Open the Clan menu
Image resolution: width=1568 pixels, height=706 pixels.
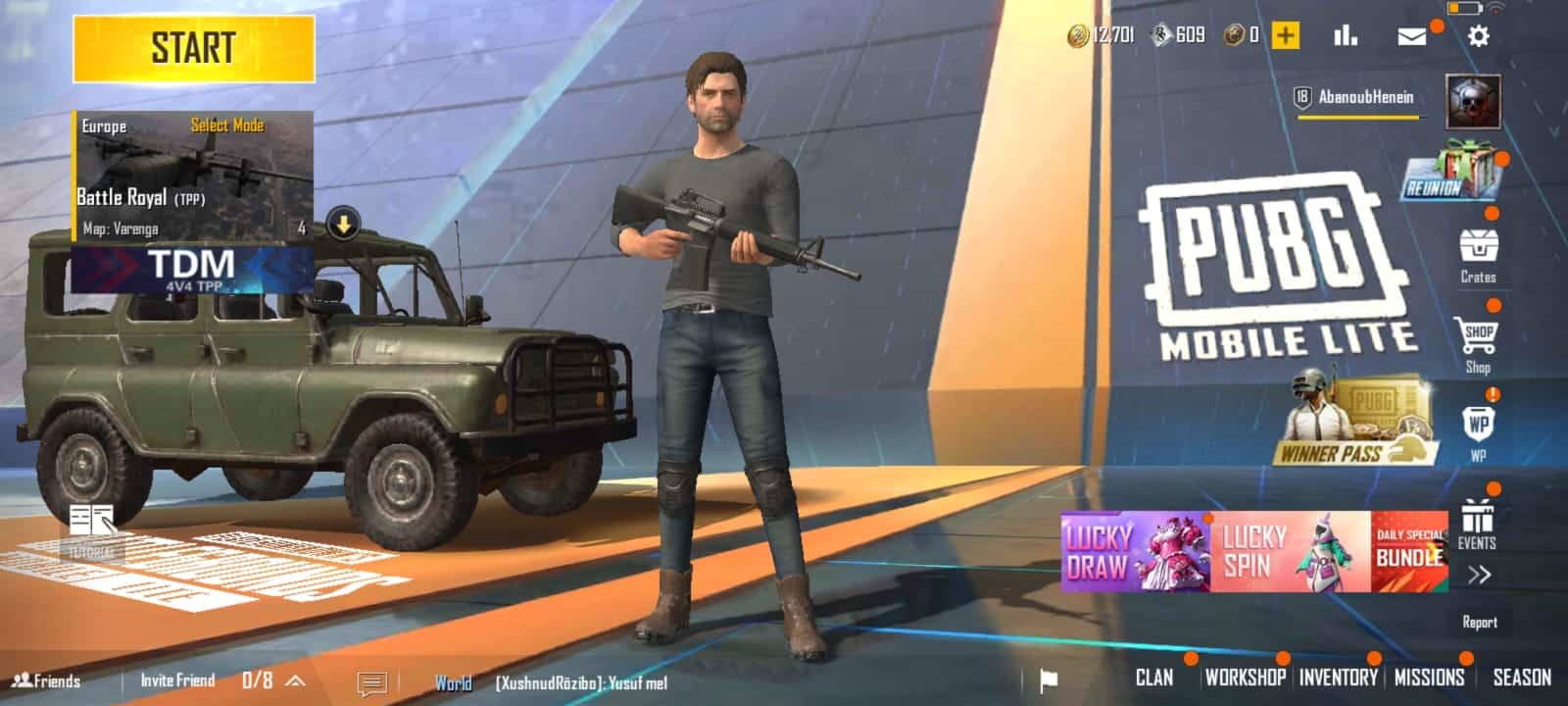coord(1153,678)
